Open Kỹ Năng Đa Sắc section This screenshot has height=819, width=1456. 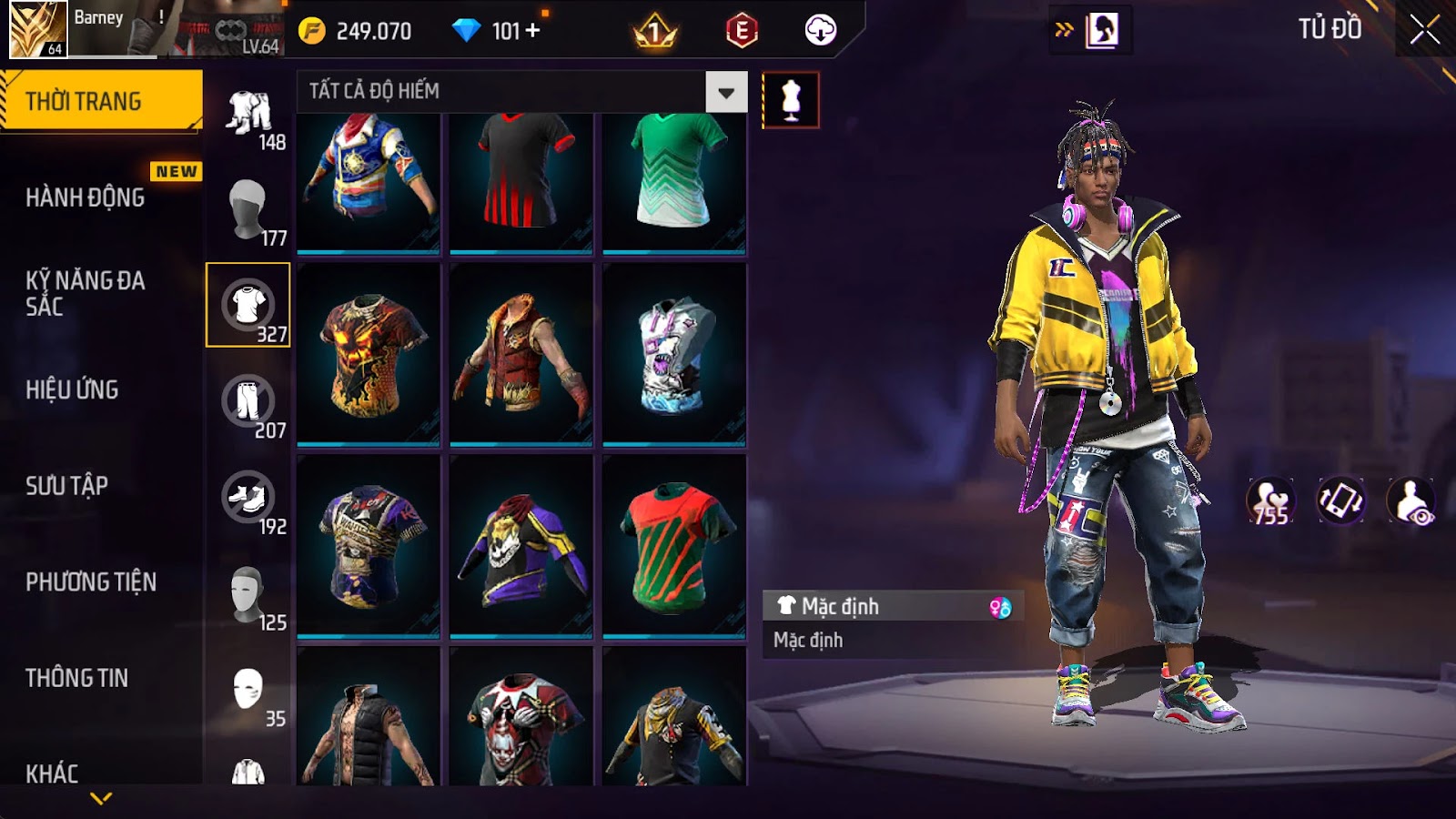86,293
